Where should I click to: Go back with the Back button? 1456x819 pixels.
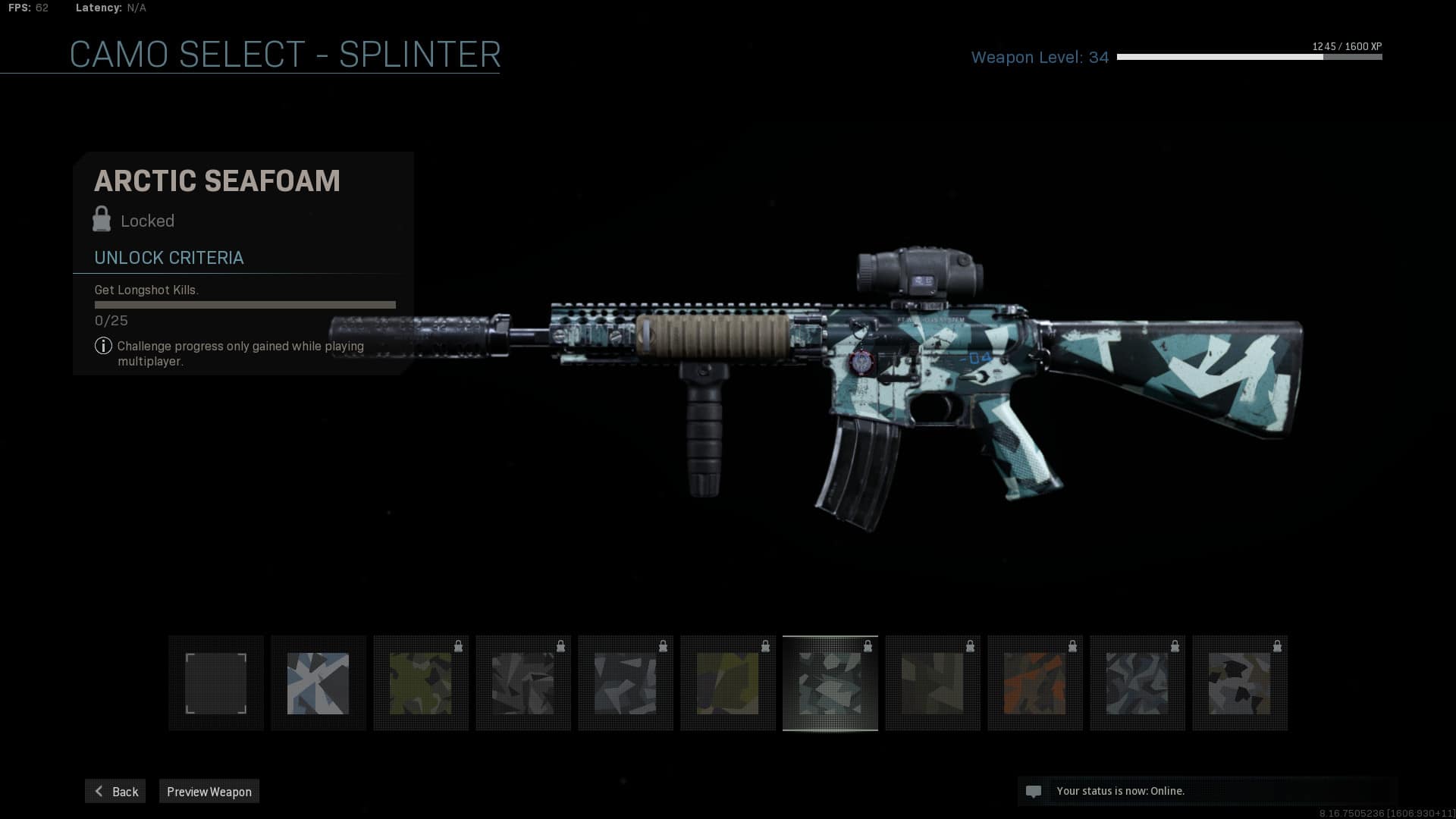(x=115, y=791)
